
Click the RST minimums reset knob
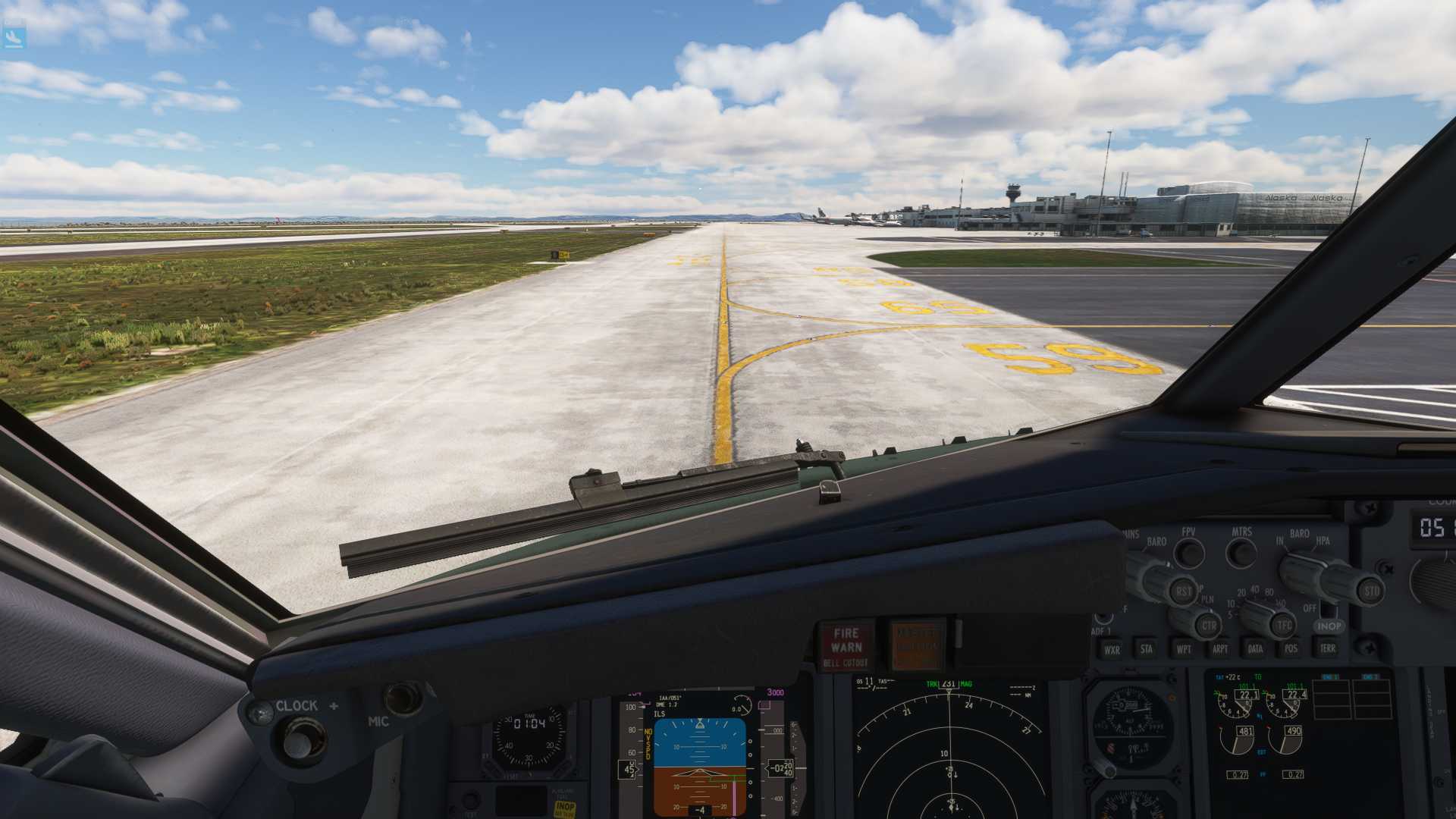[1183, 591]
